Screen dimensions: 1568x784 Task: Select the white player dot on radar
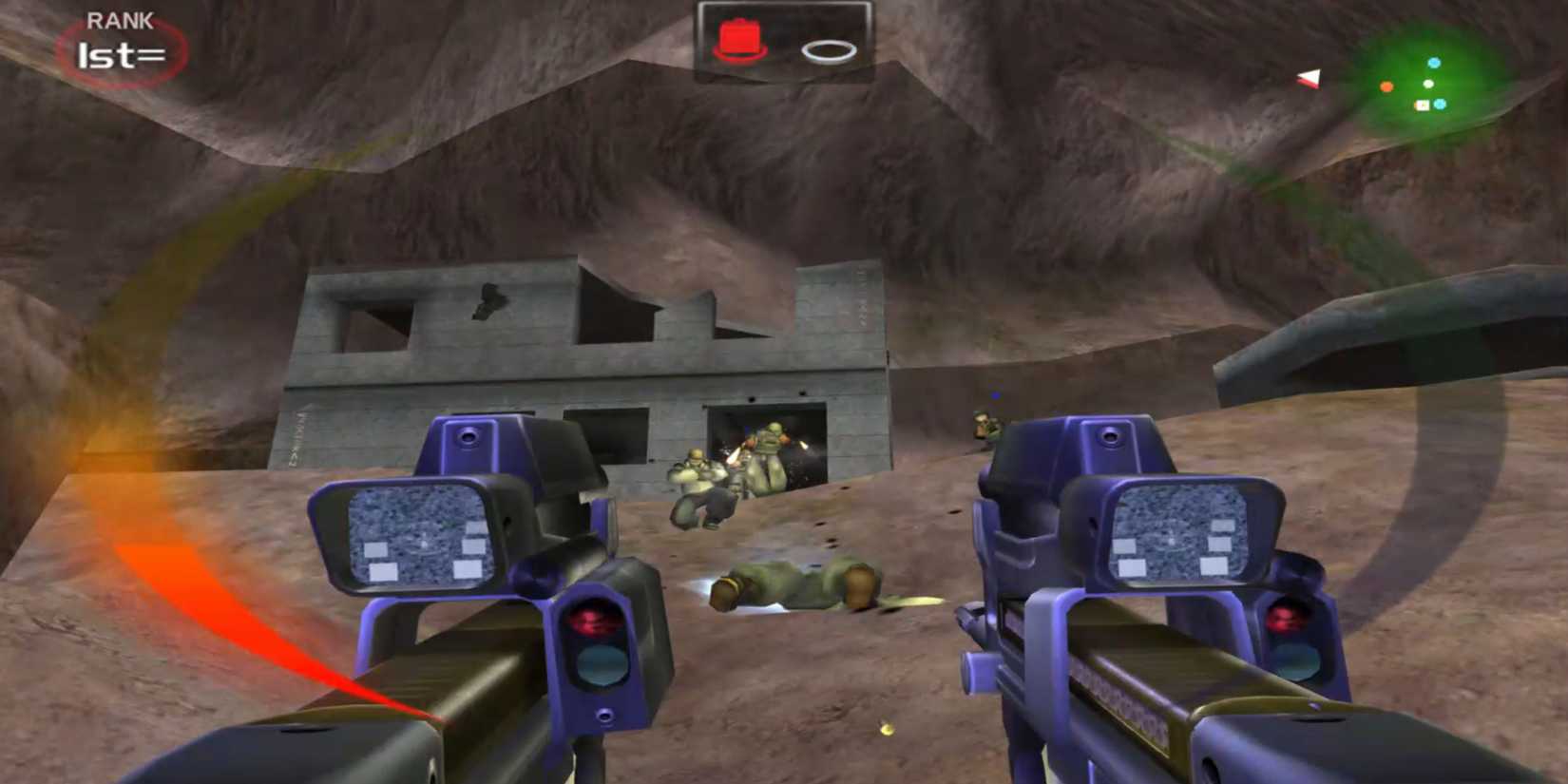(x=1428, y=84)
